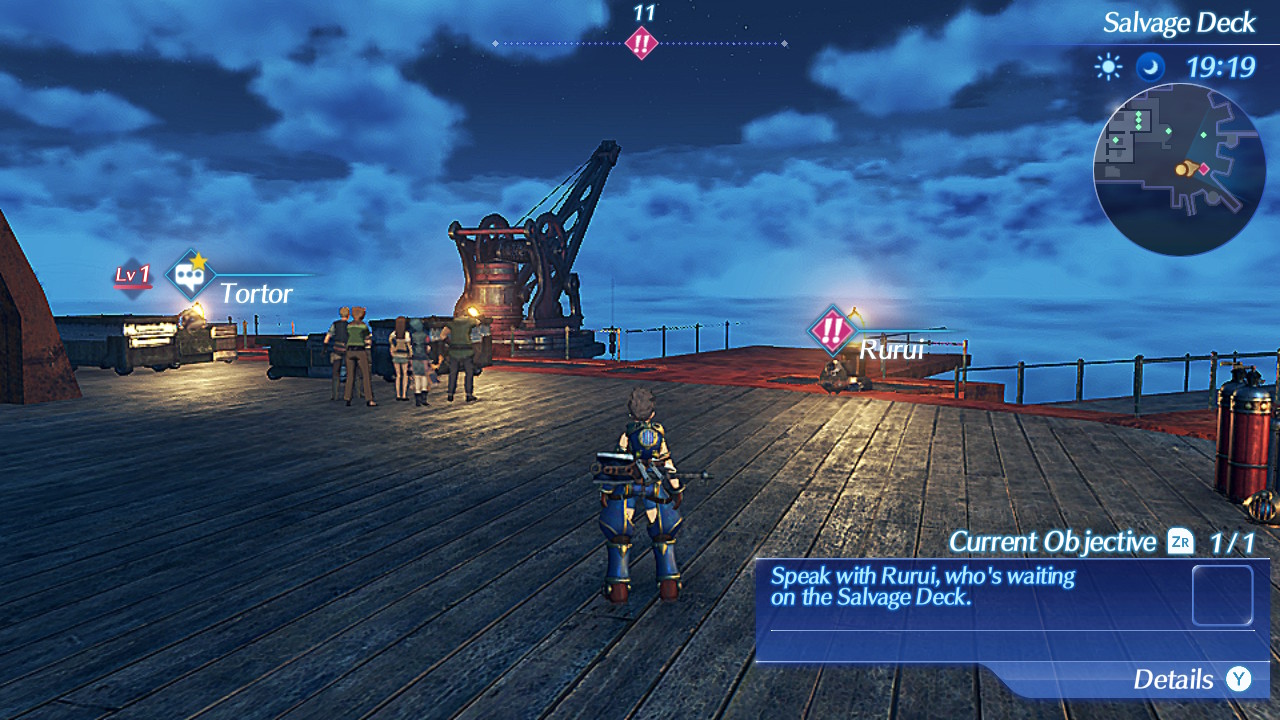Open the Current Objective panel
Screen dimensions: 1280x720
(1012, 609)
